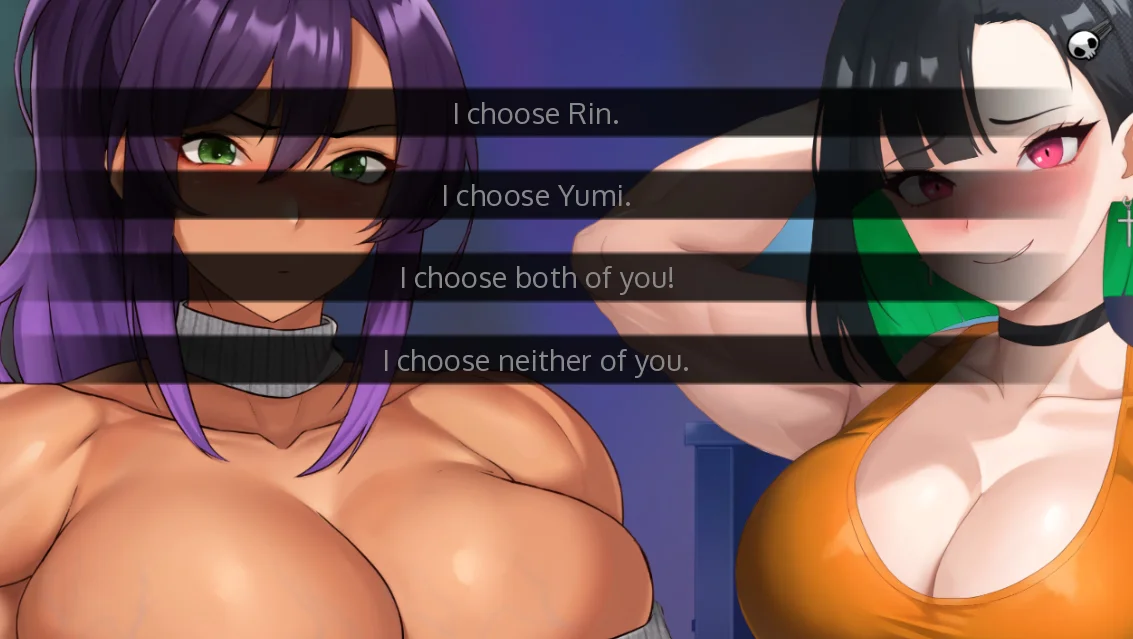This screenshot has height=639, width=1133.
Task: Pick "I choose both of you!"
Action: click(536, 278)
